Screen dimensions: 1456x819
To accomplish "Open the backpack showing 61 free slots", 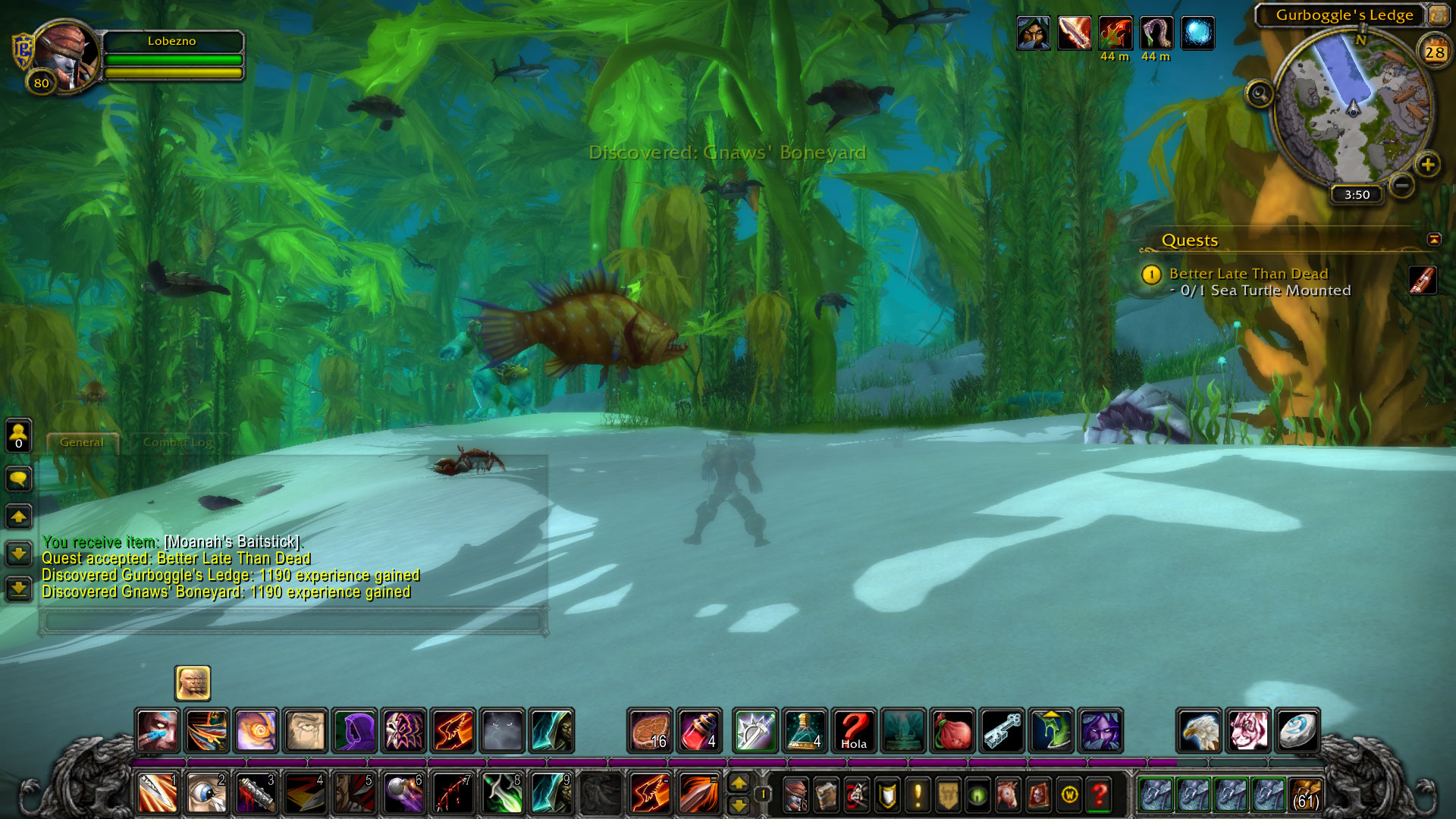I will pos(1305,794).
